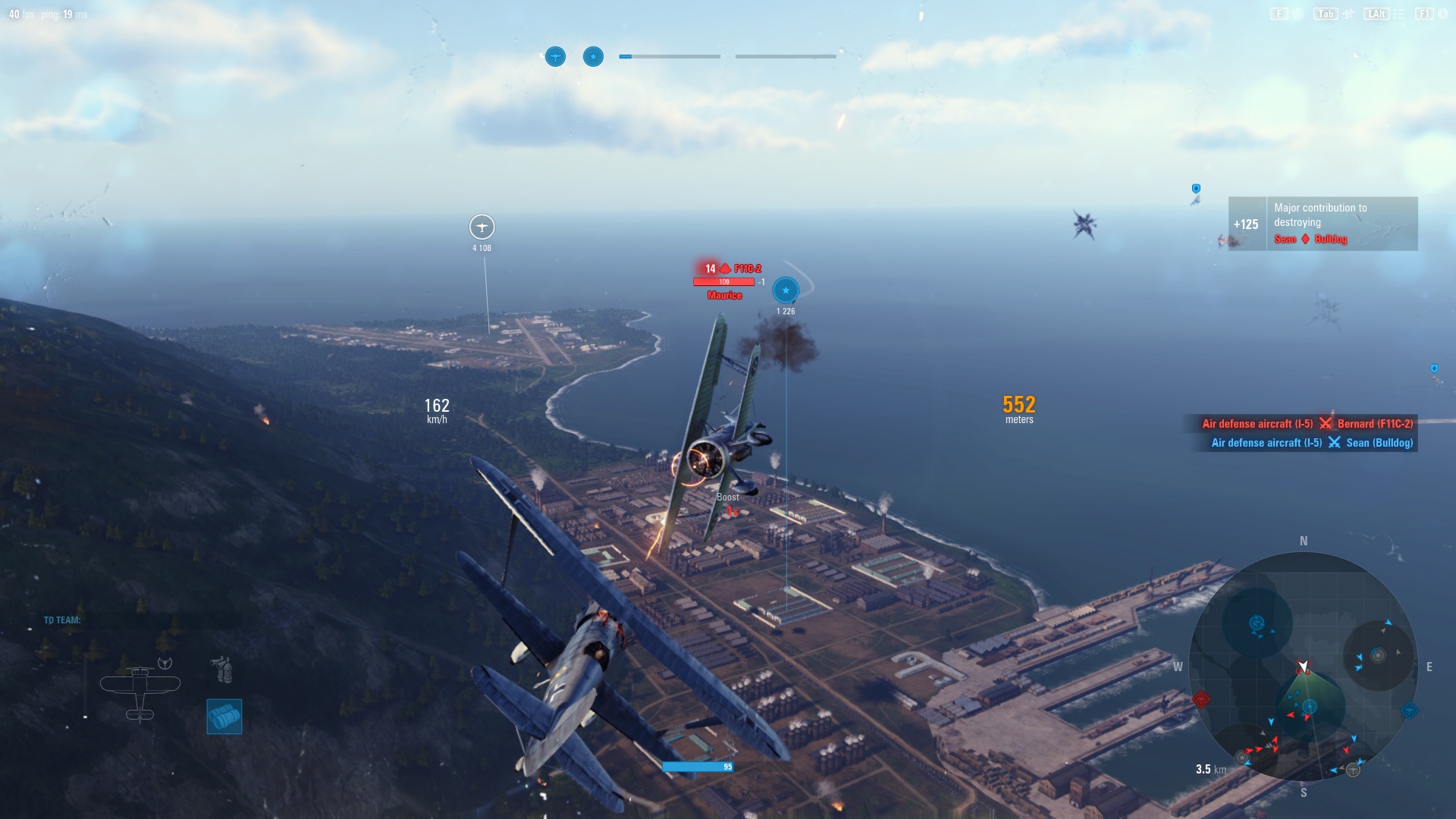The height and width of the screenshot is (819, 1456).
Task: Toggle the propeller engine indicator above the silhouette
Action: point(165,663)
